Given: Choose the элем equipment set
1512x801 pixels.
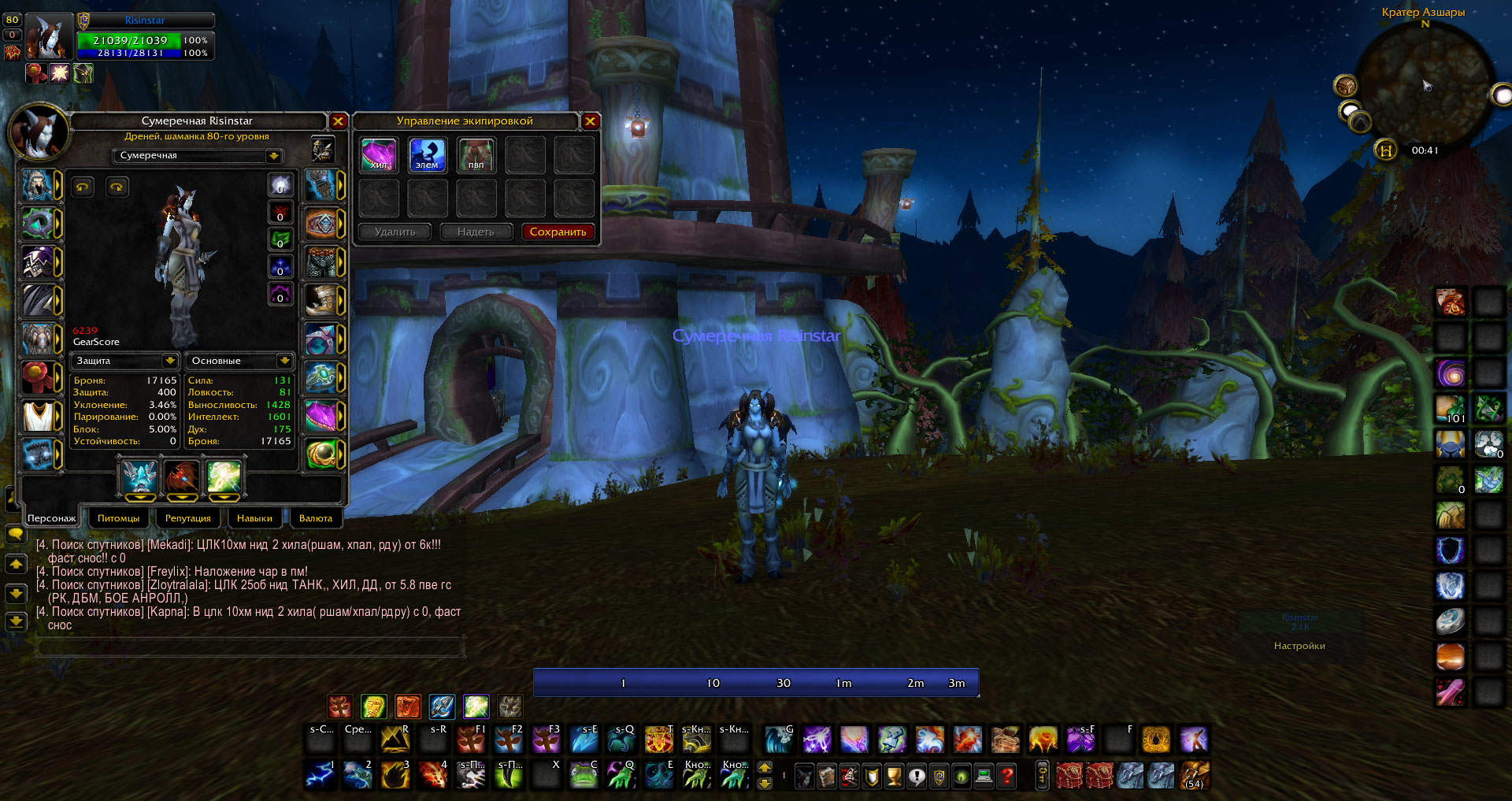Looking at the screenshot, I should pos(428,155).
